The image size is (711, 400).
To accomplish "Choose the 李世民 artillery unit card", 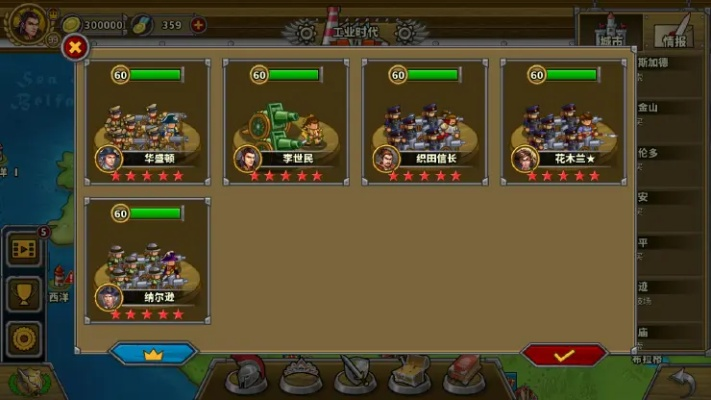I will pos(286,121).
